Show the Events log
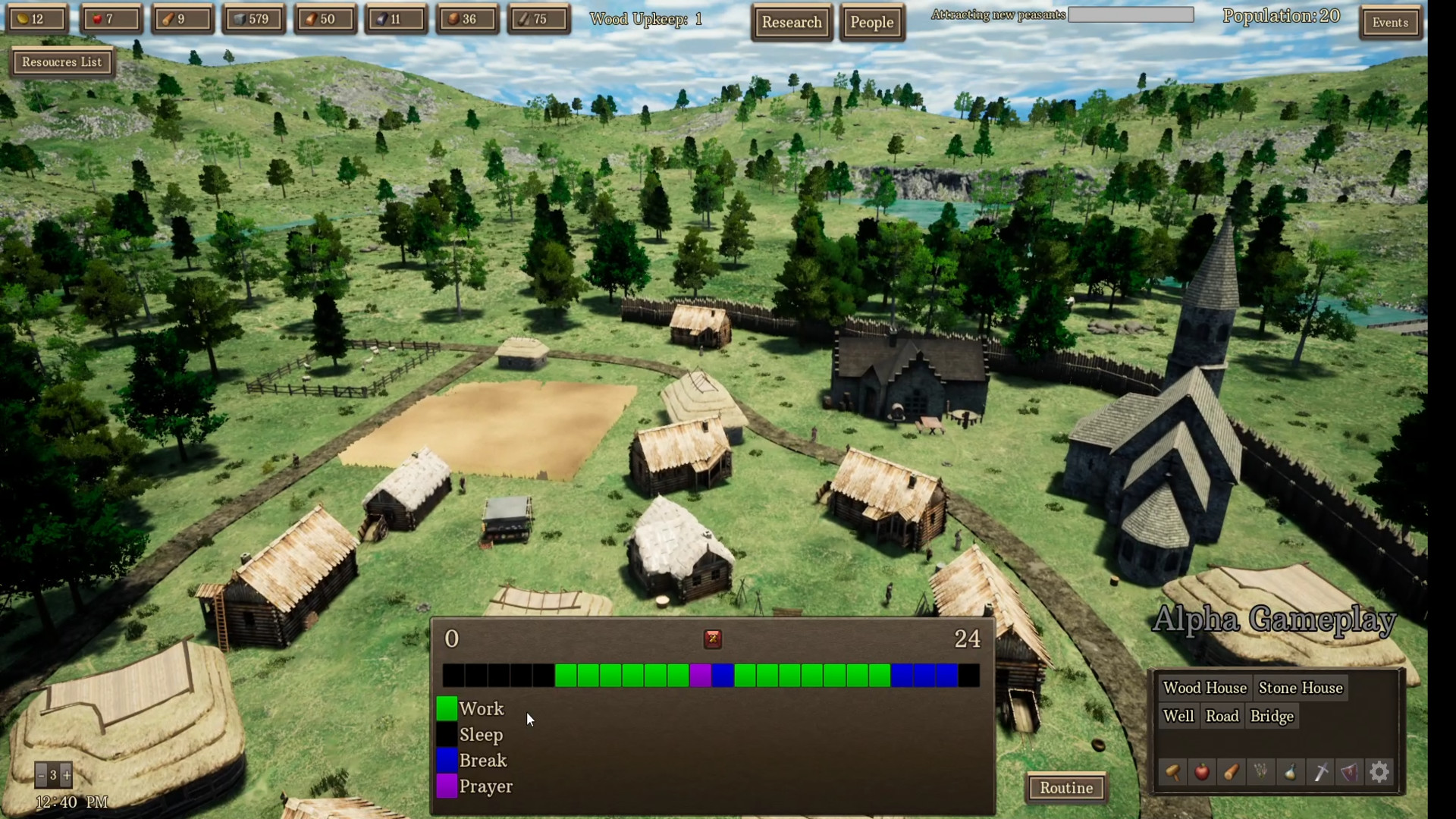 pyautogui.click(x=1390, y=23)
